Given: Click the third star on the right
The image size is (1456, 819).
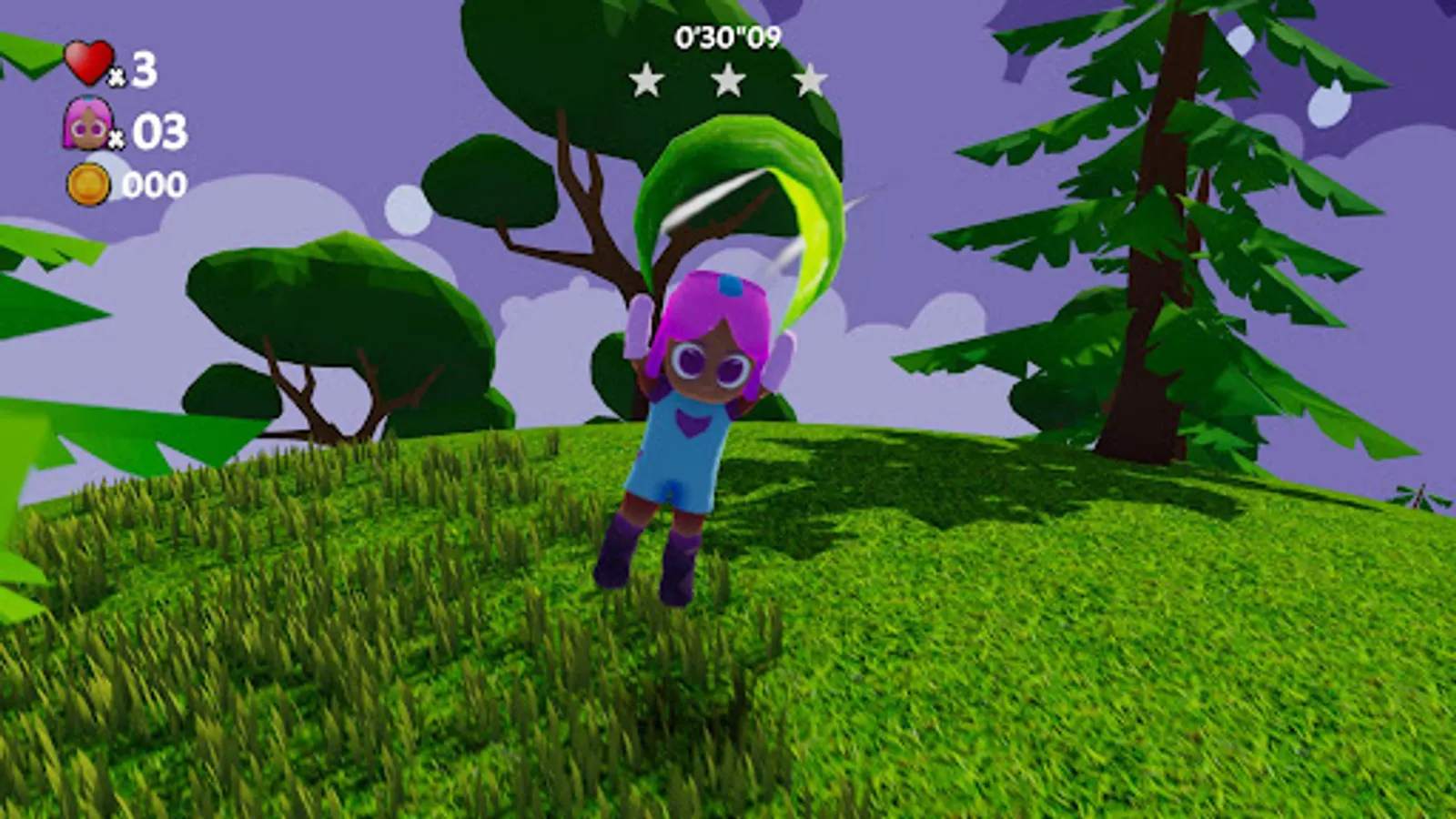Looking at the screenshot, I should pyautogui.click(x=808, y=81).
